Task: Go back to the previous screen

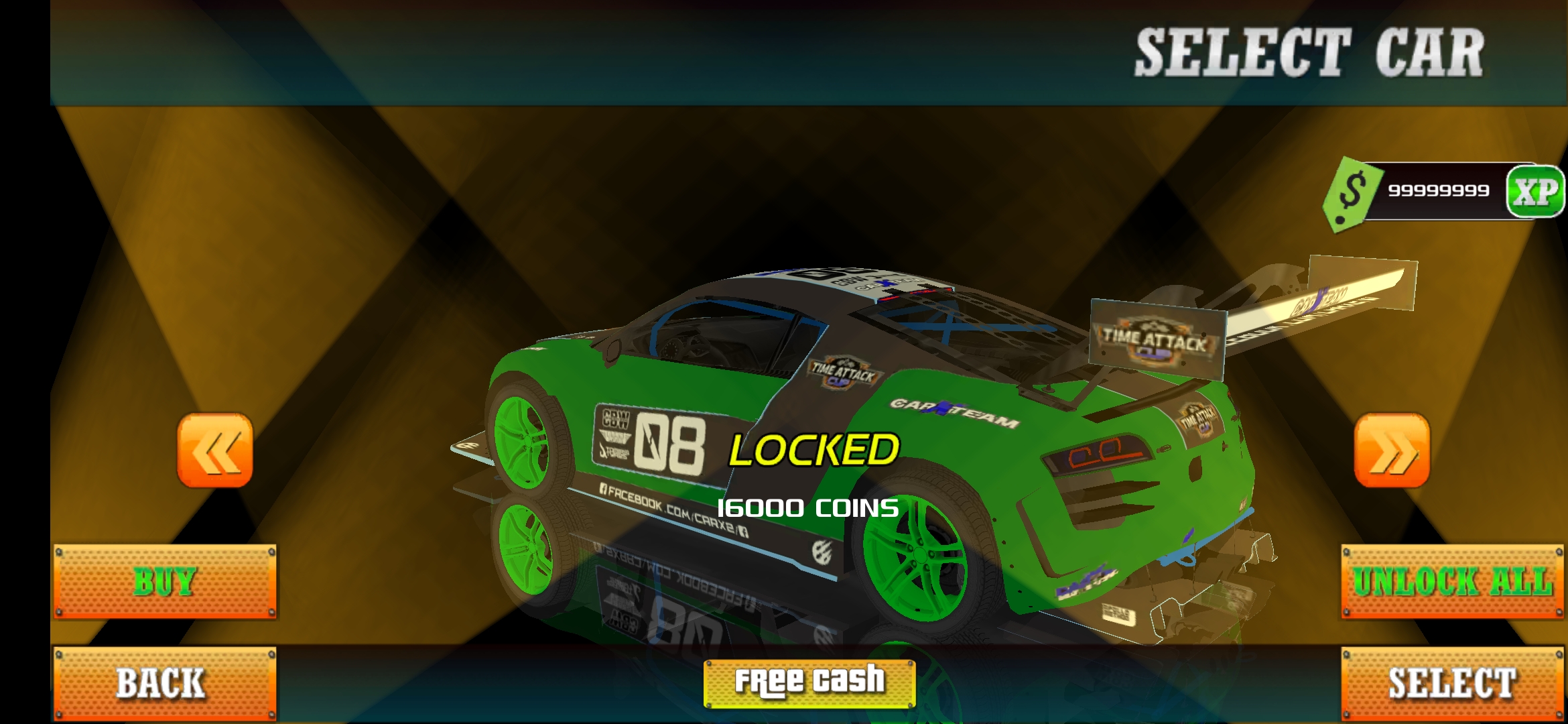Action: click(165, 683)
